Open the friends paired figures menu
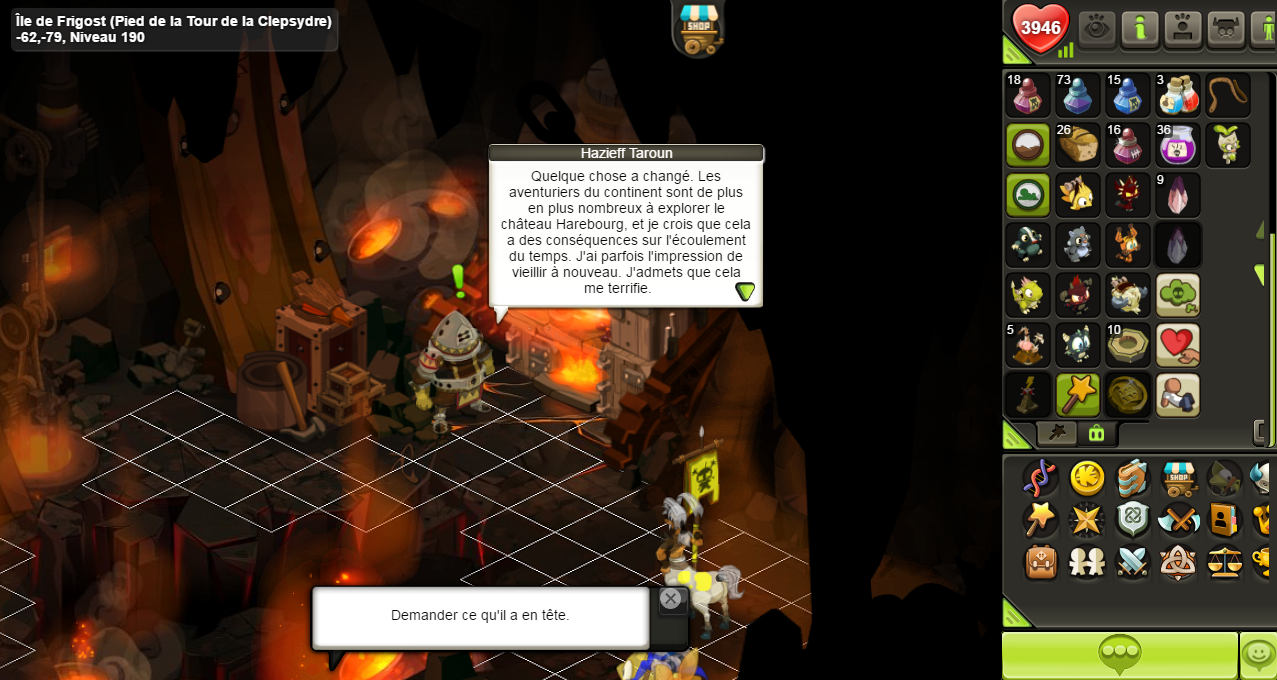The width and height of the screenshot is (1277, 680). coord(1087,562)
